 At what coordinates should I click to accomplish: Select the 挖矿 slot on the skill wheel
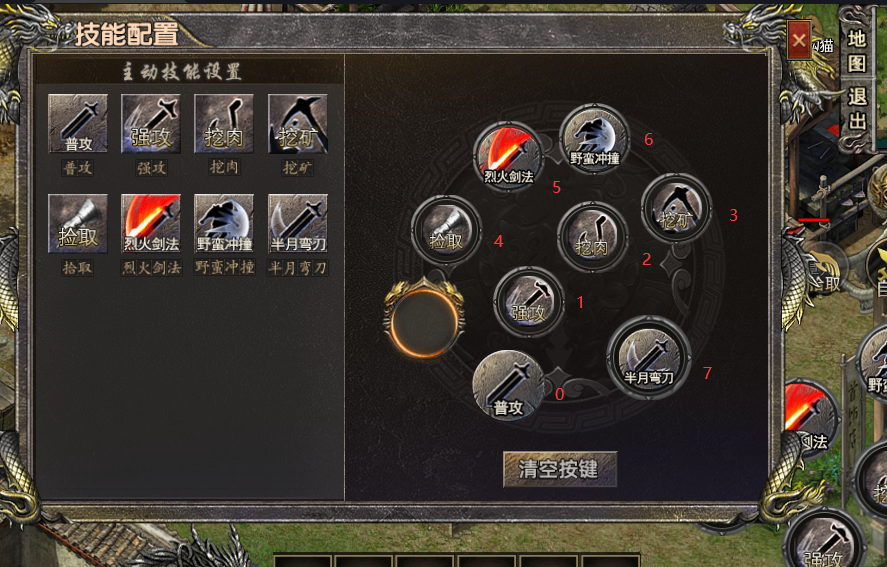click(676, 209)
